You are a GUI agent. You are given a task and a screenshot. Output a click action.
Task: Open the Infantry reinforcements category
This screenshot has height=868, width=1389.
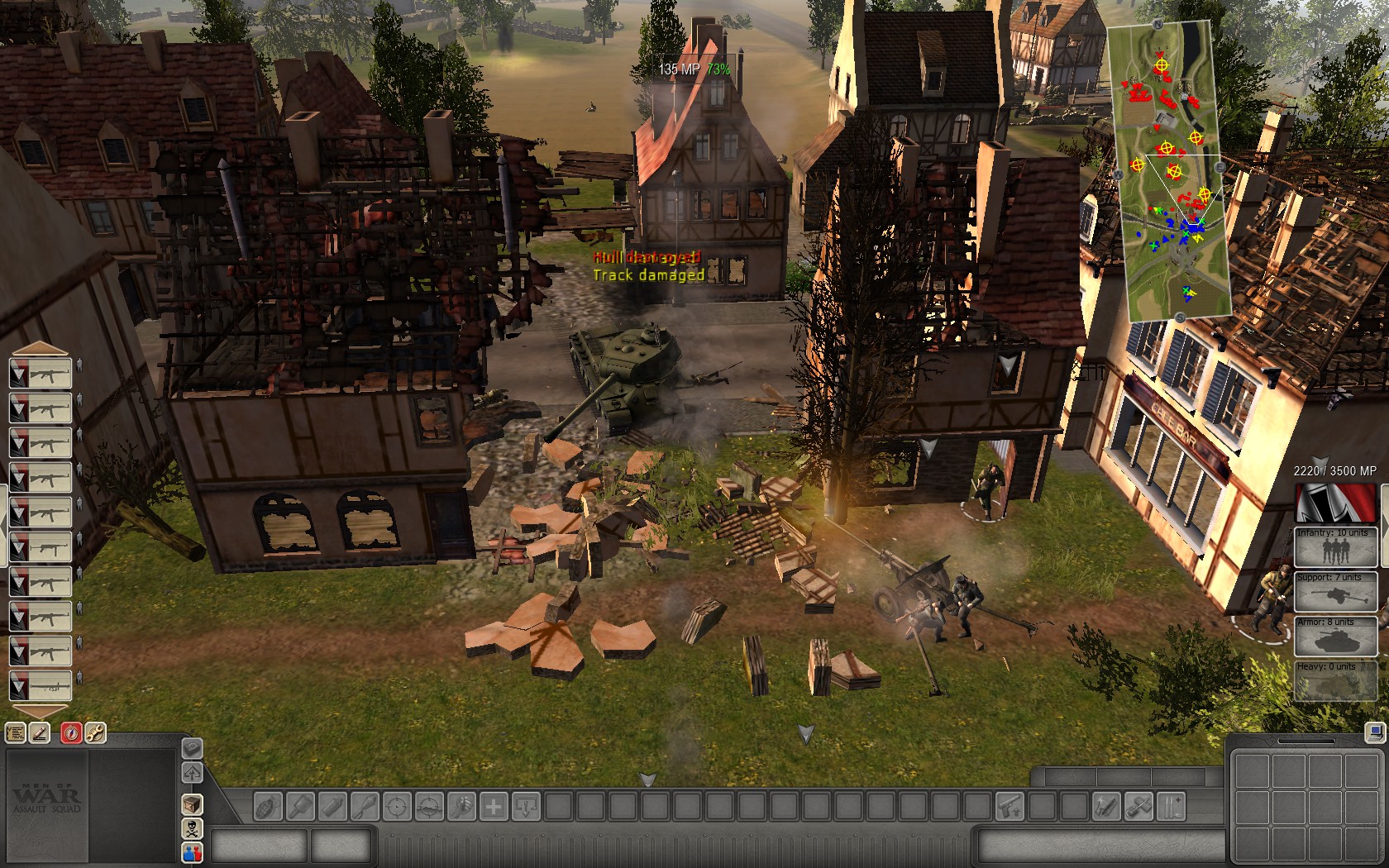(1335, 548)
